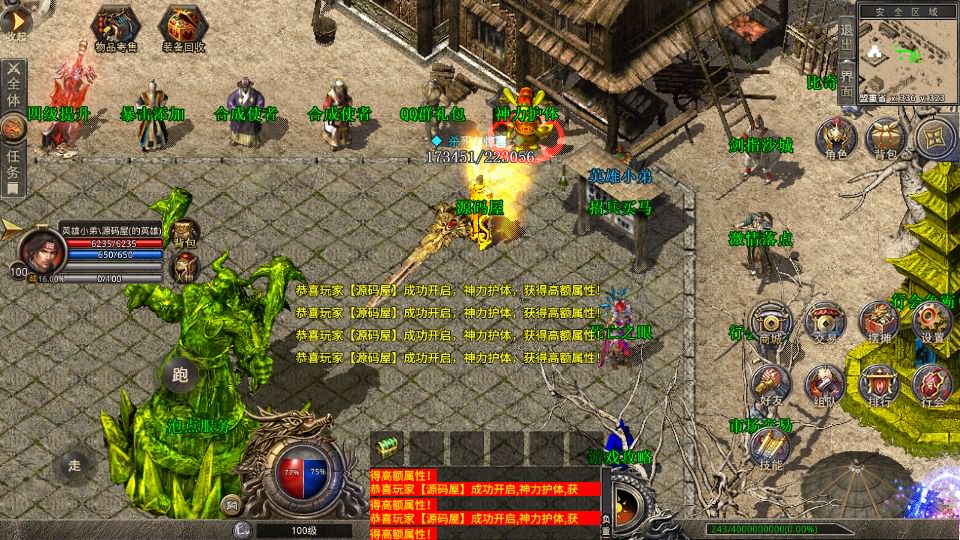
Task: Collapse the top bar with 收起 arrow
Action: click(x=14, y=22)
